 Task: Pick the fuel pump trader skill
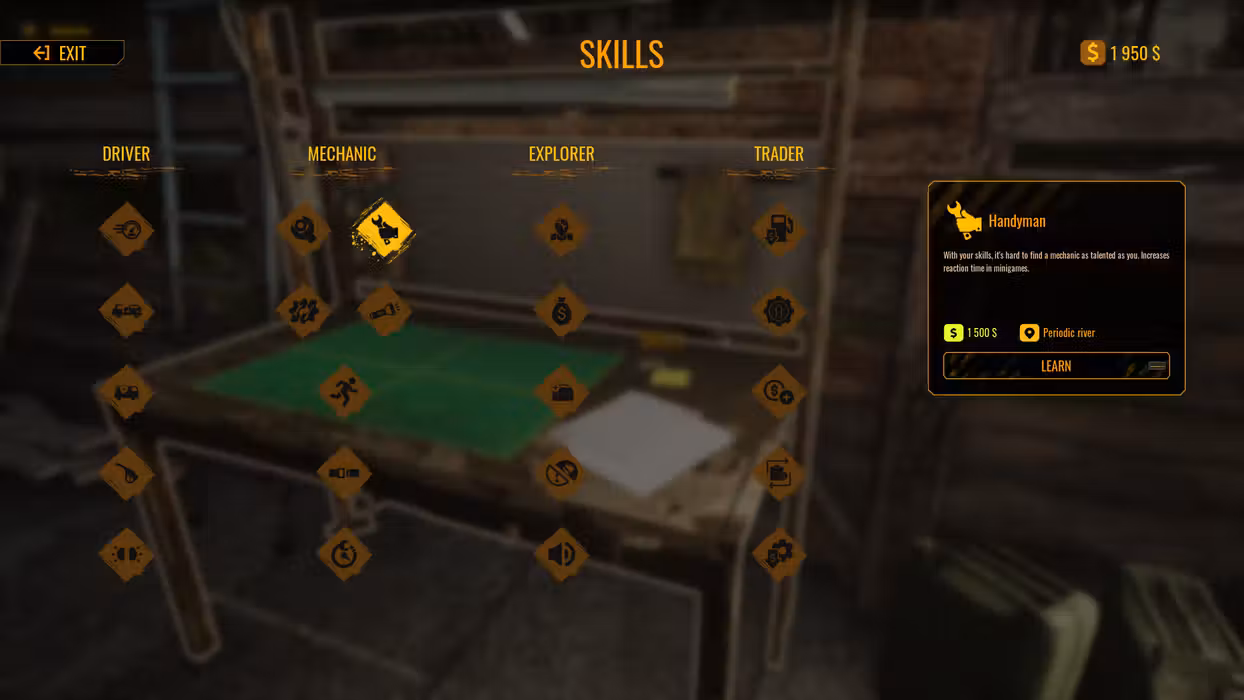pos(779,230)
